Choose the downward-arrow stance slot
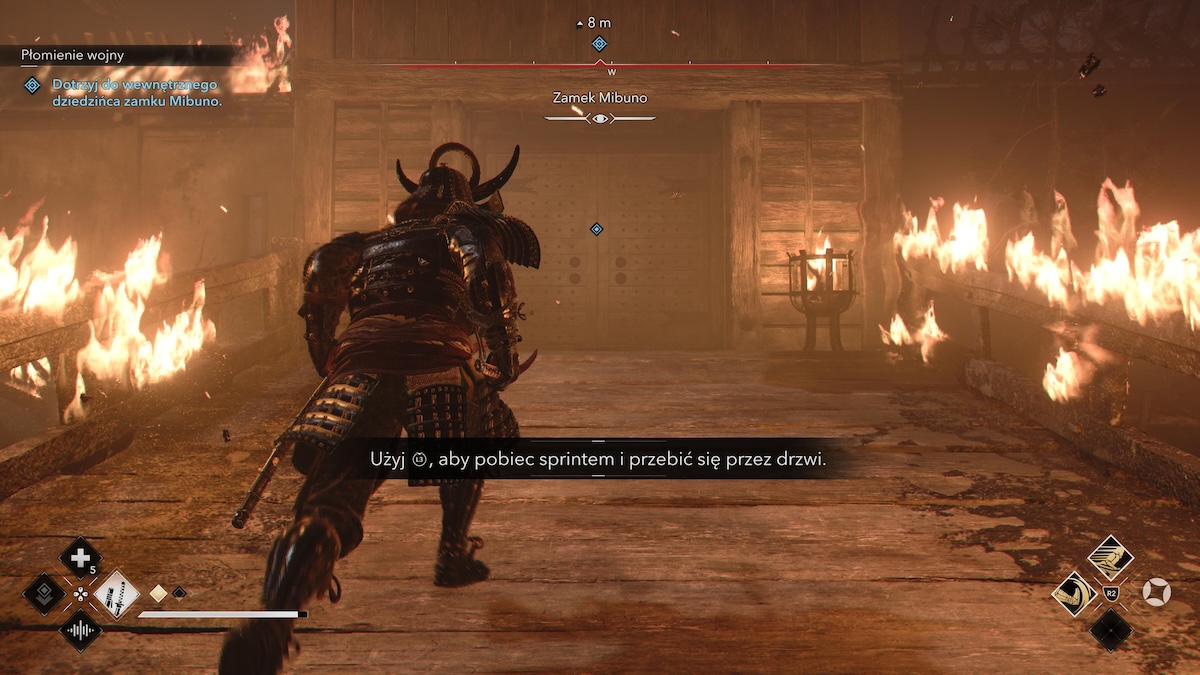Image resolution: width=1200 pixels, height=675 pixels. (43, 594)
